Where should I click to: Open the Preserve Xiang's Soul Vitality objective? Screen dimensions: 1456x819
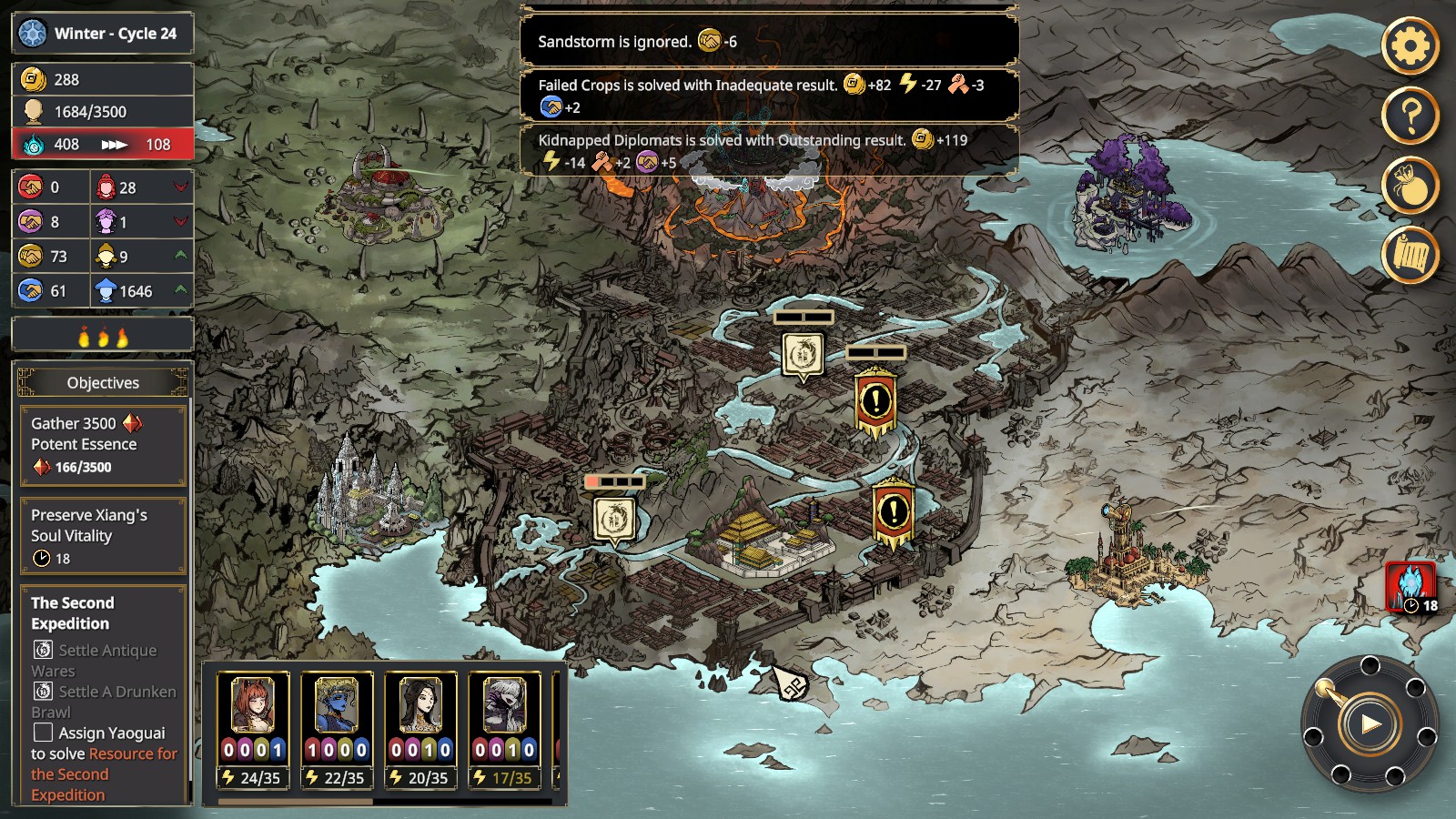coord(103,536)
